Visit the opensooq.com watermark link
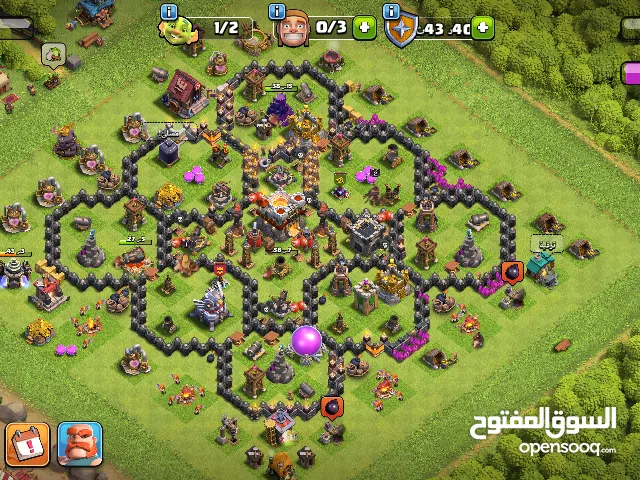640x480 pixels. 567,447
